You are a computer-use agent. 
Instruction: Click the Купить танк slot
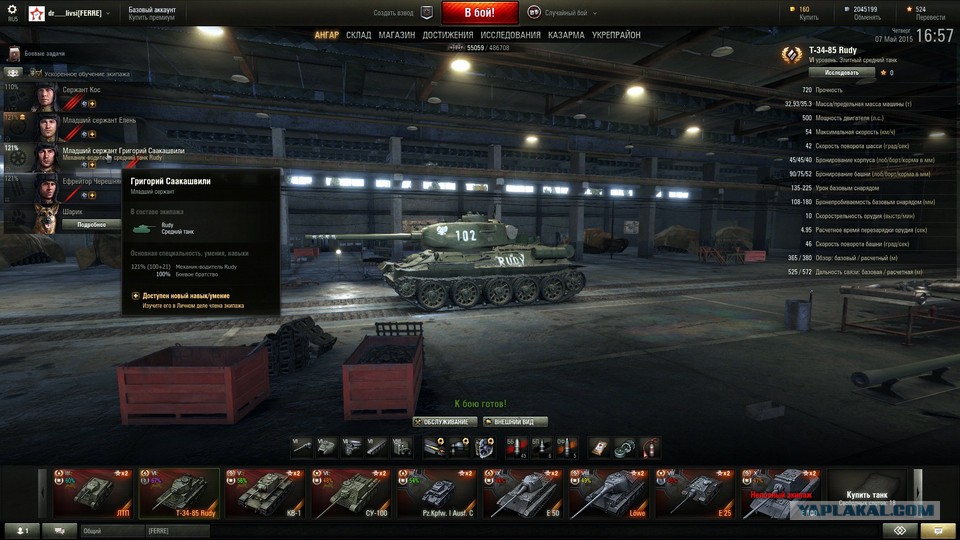point(866,492)
